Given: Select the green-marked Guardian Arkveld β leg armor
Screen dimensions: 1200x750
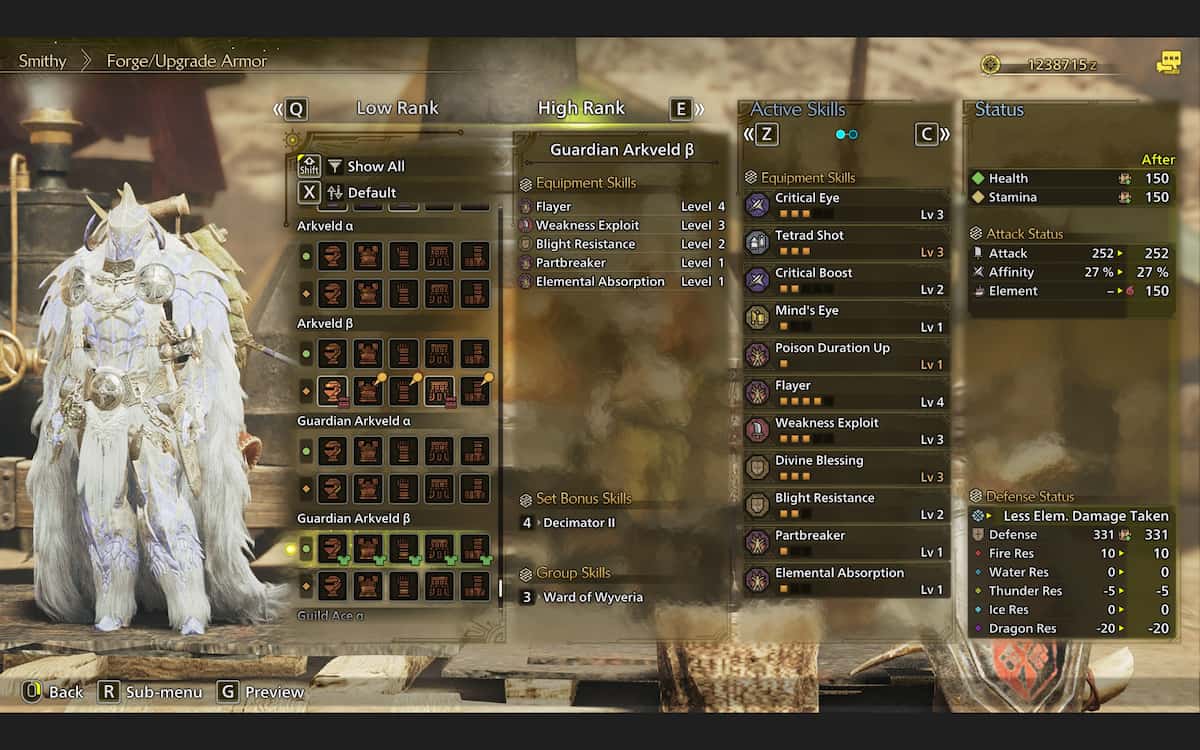Looking at the screenshot, I should click(x=475, y=548).
